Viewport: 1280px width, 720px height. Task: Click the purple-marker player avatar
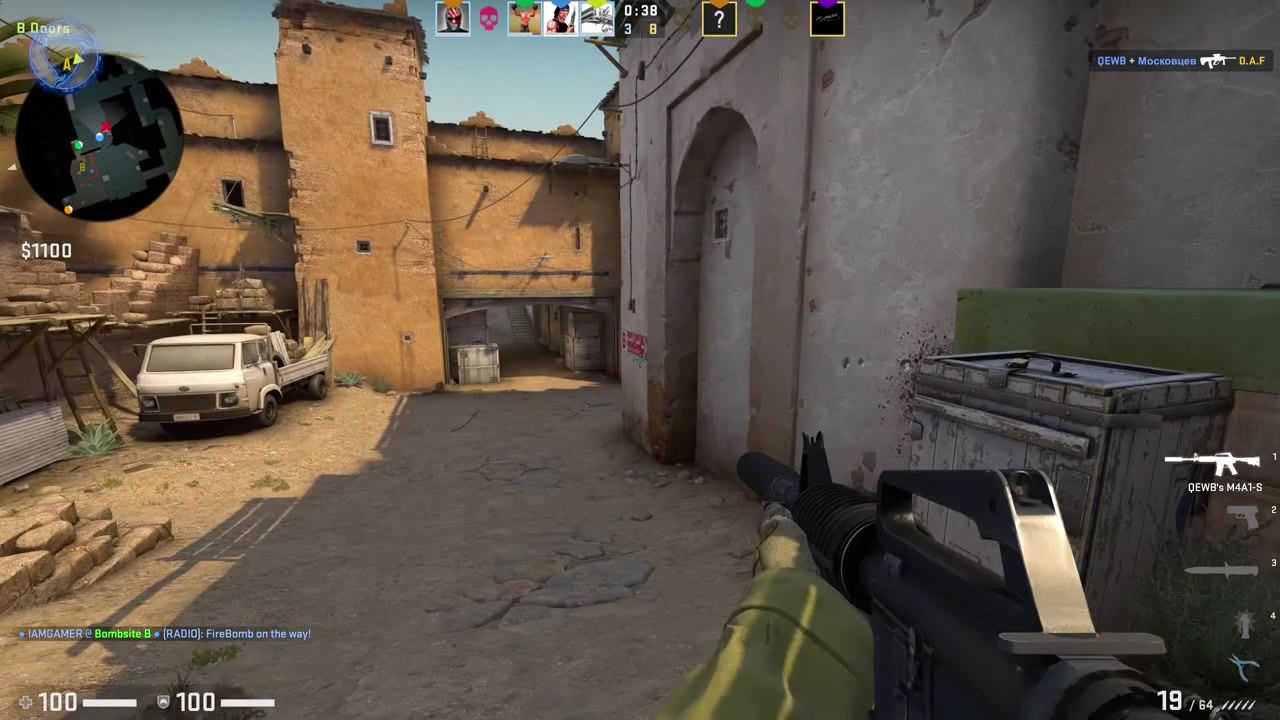pyautogui.click(x=827, y=20)
